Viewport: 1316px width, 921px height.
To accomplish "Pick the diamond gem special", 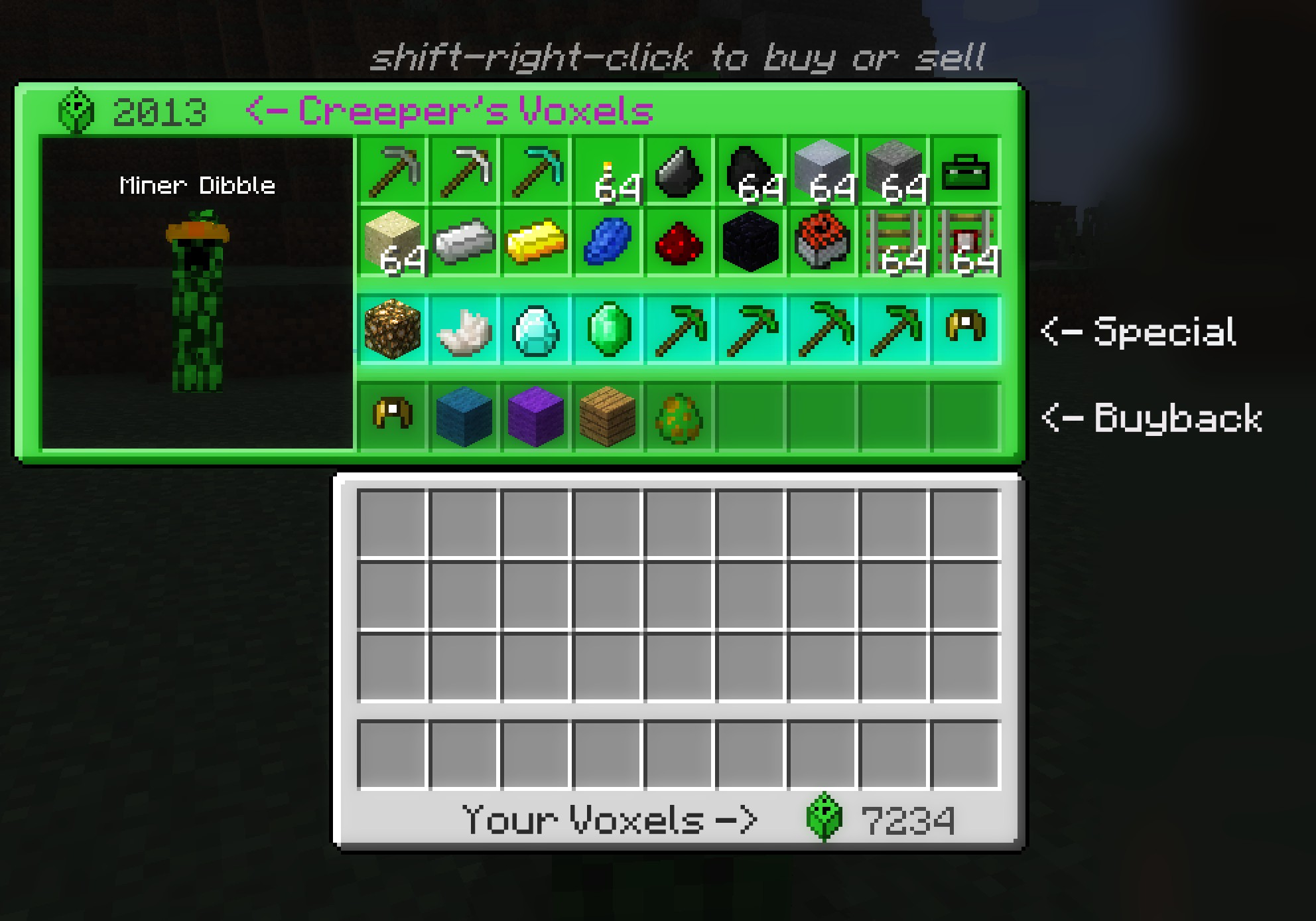I will point(535,329).
